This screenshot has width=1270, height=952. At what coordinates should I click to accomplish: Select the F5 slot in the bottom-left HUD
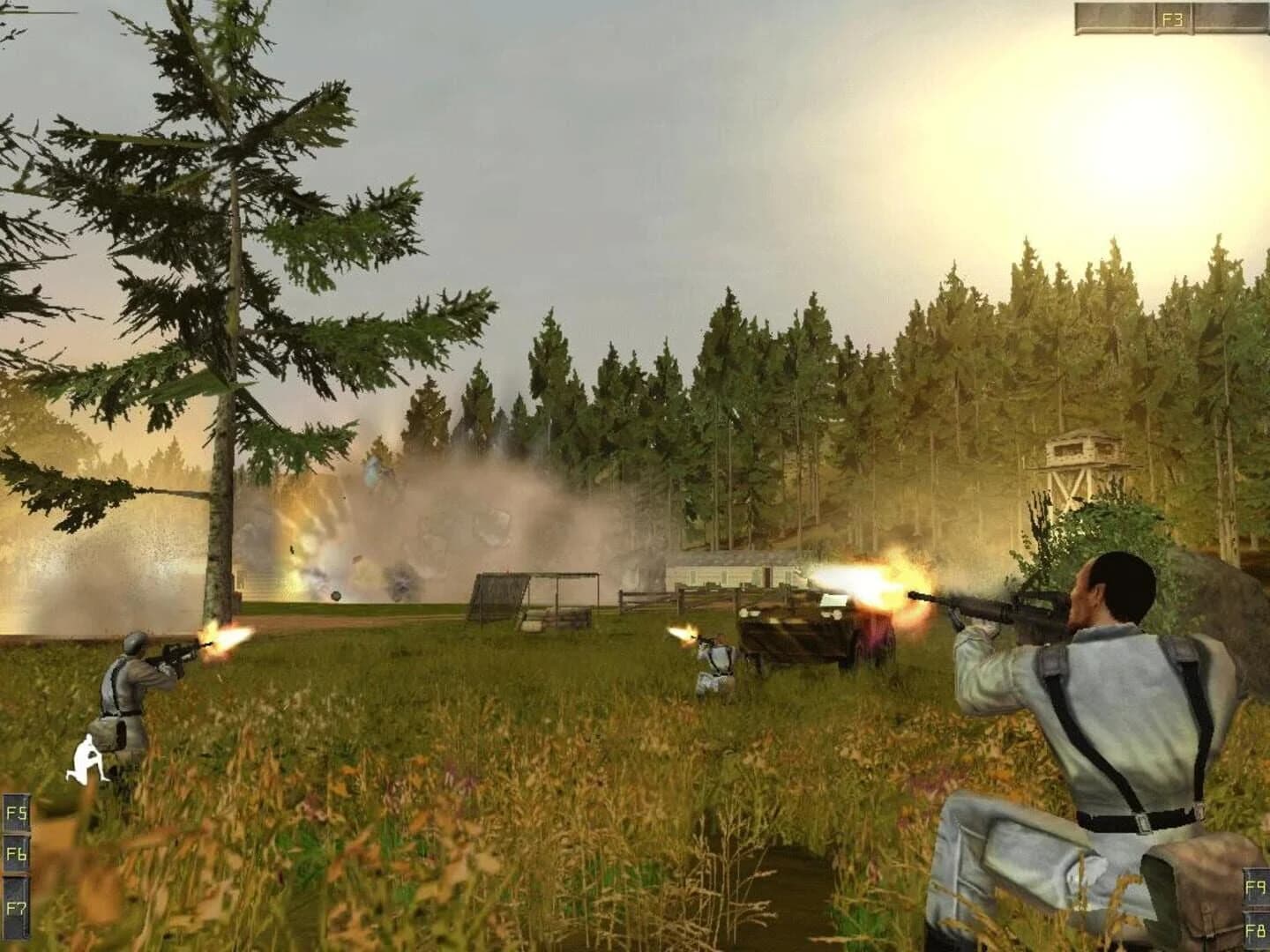16,813
